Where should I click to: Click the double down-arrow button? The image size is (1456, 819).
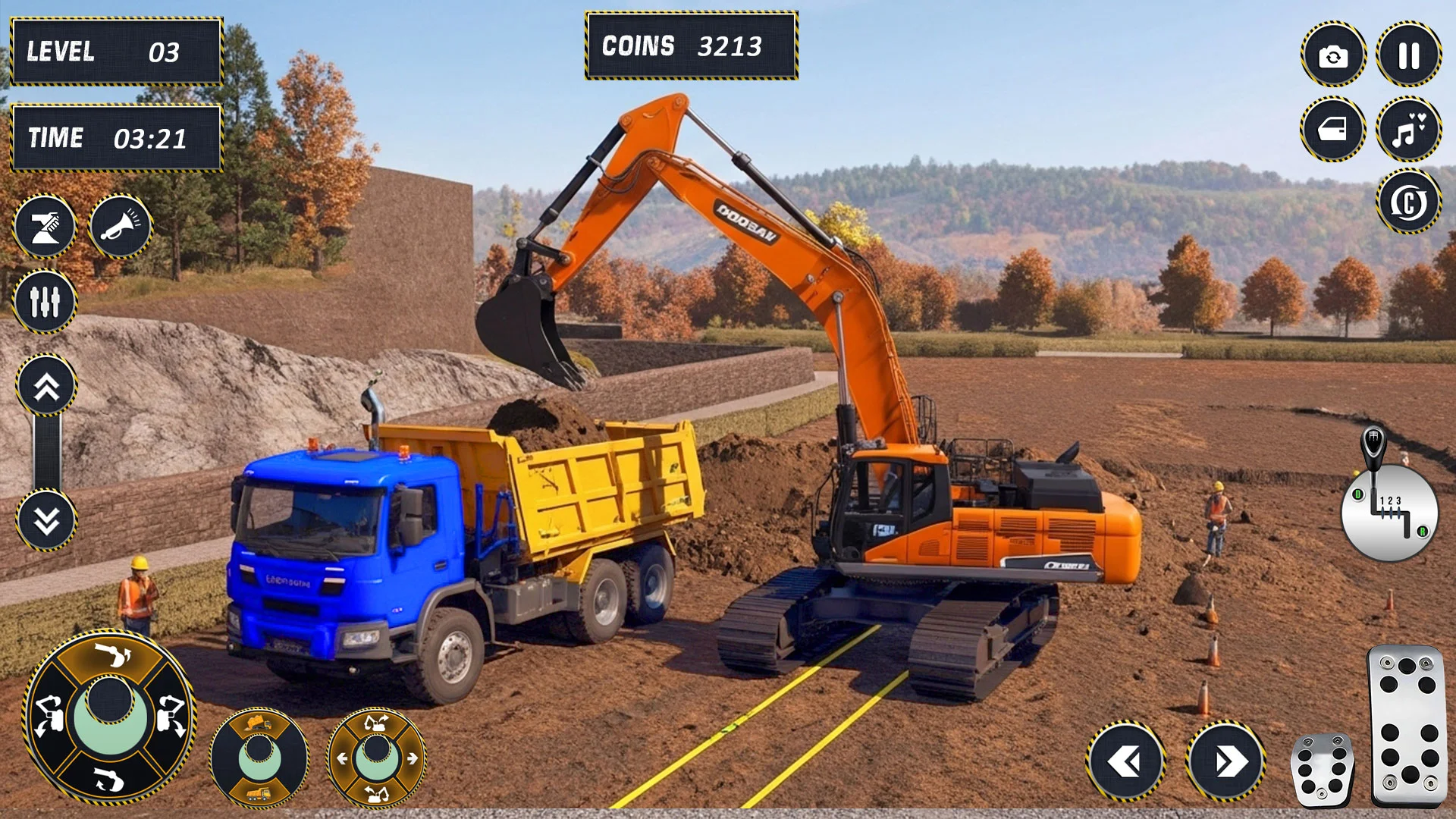[46, 520]
